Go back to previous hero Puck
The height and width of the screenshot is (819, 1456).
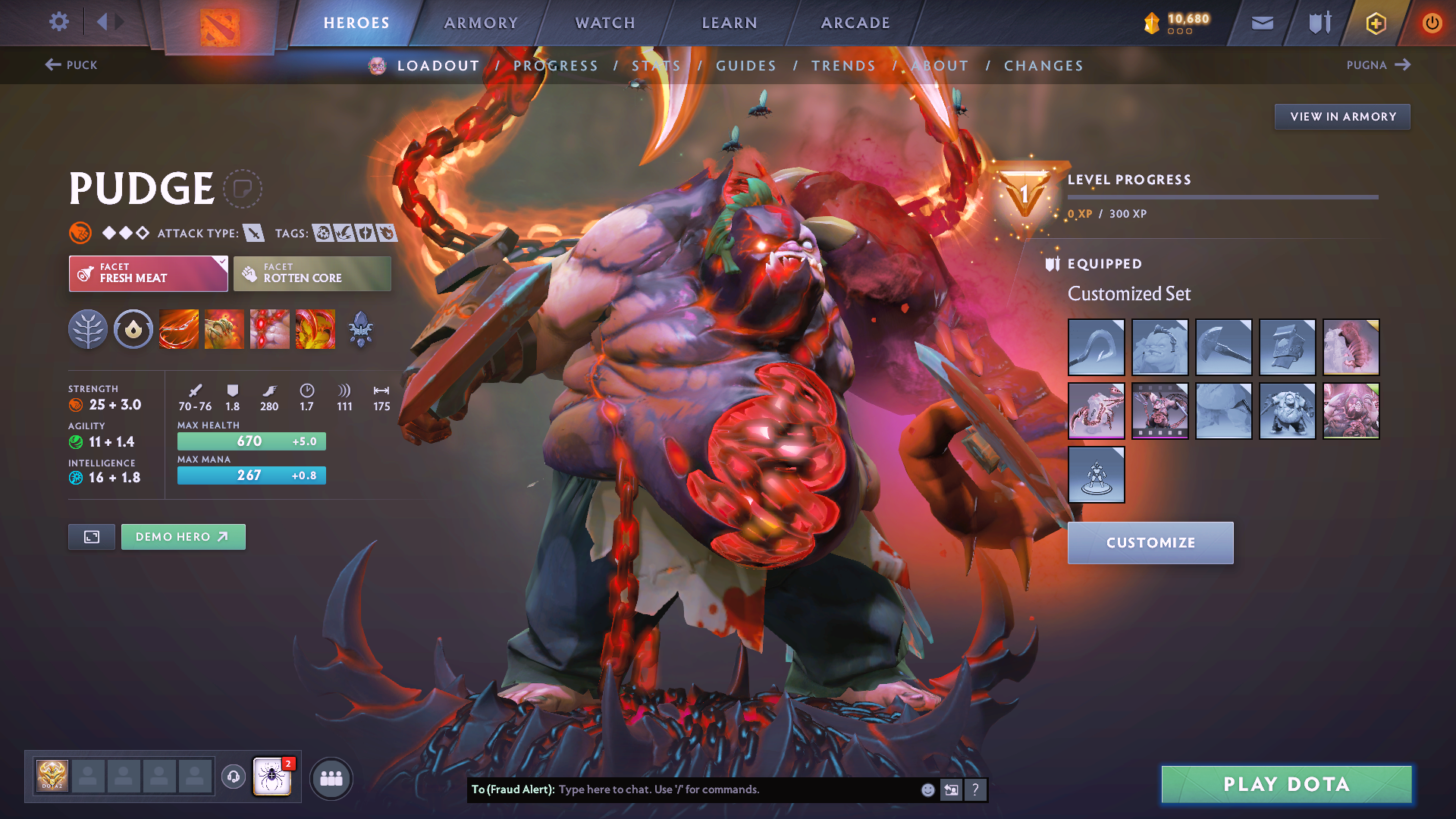(x=73, y=65)
